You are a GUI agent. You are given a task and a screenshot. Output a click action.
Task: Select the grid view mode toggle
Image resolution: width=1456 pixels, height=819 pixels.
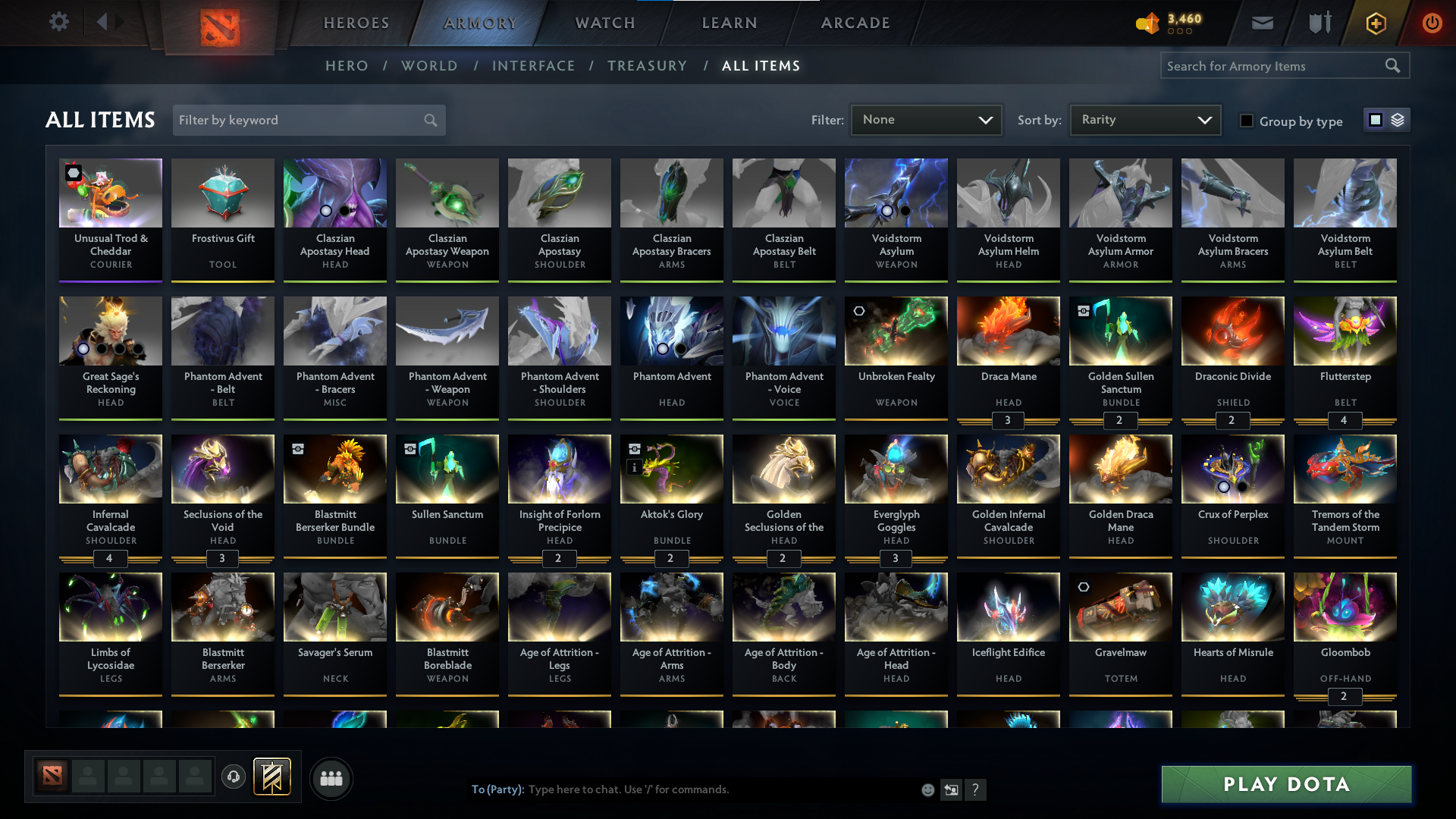[1376, 119]
